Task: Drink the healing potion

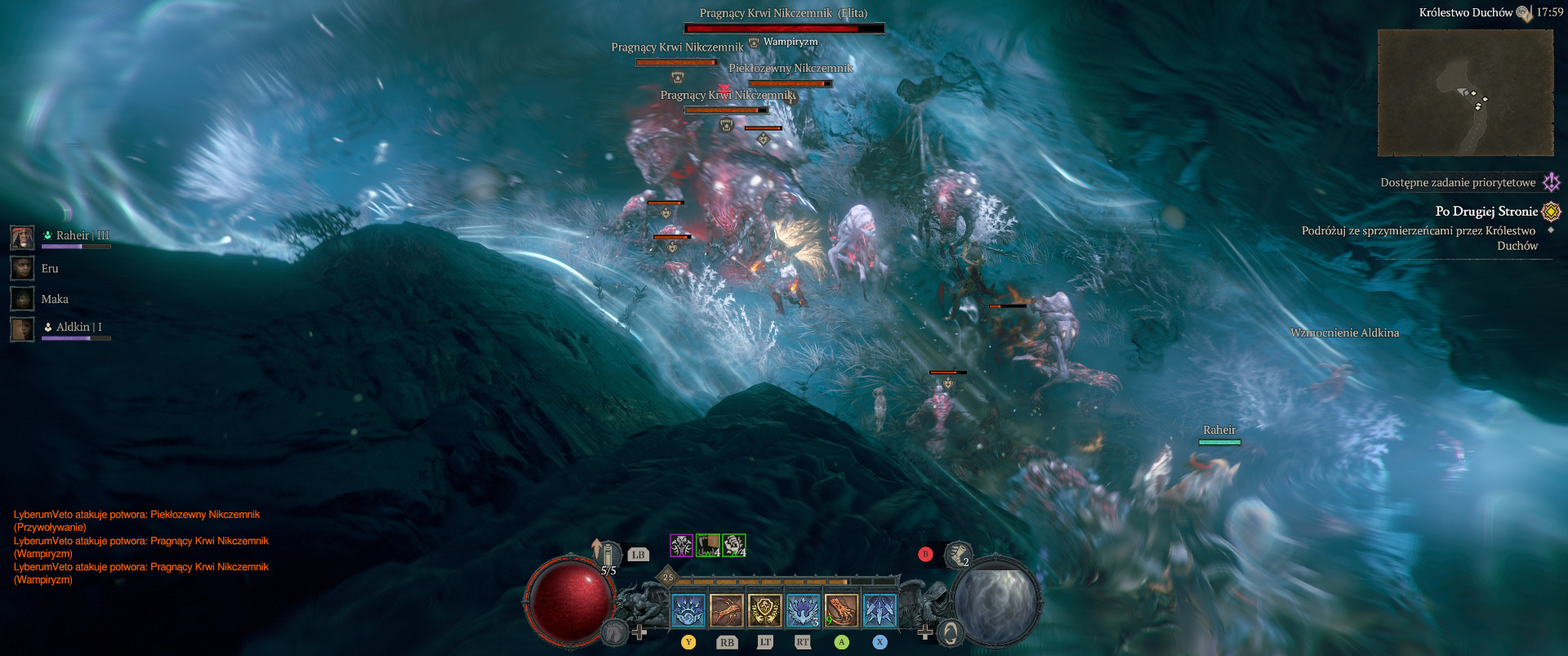Action: click(607, 555)
